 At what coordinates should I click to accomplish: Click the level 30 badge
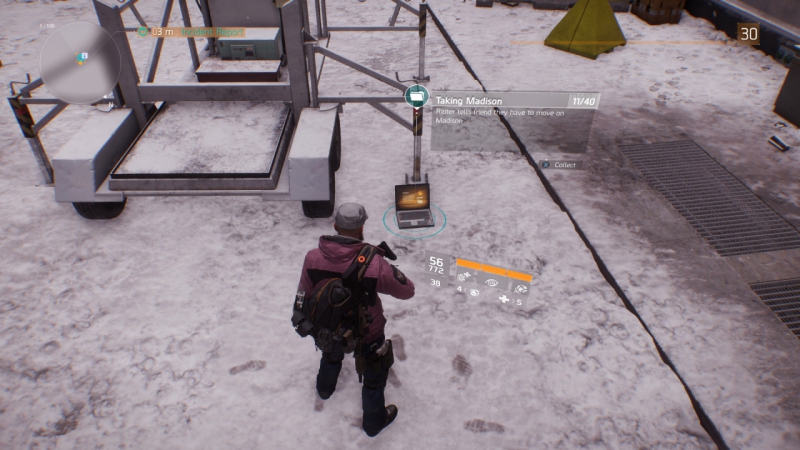click(x=748, y=34)
